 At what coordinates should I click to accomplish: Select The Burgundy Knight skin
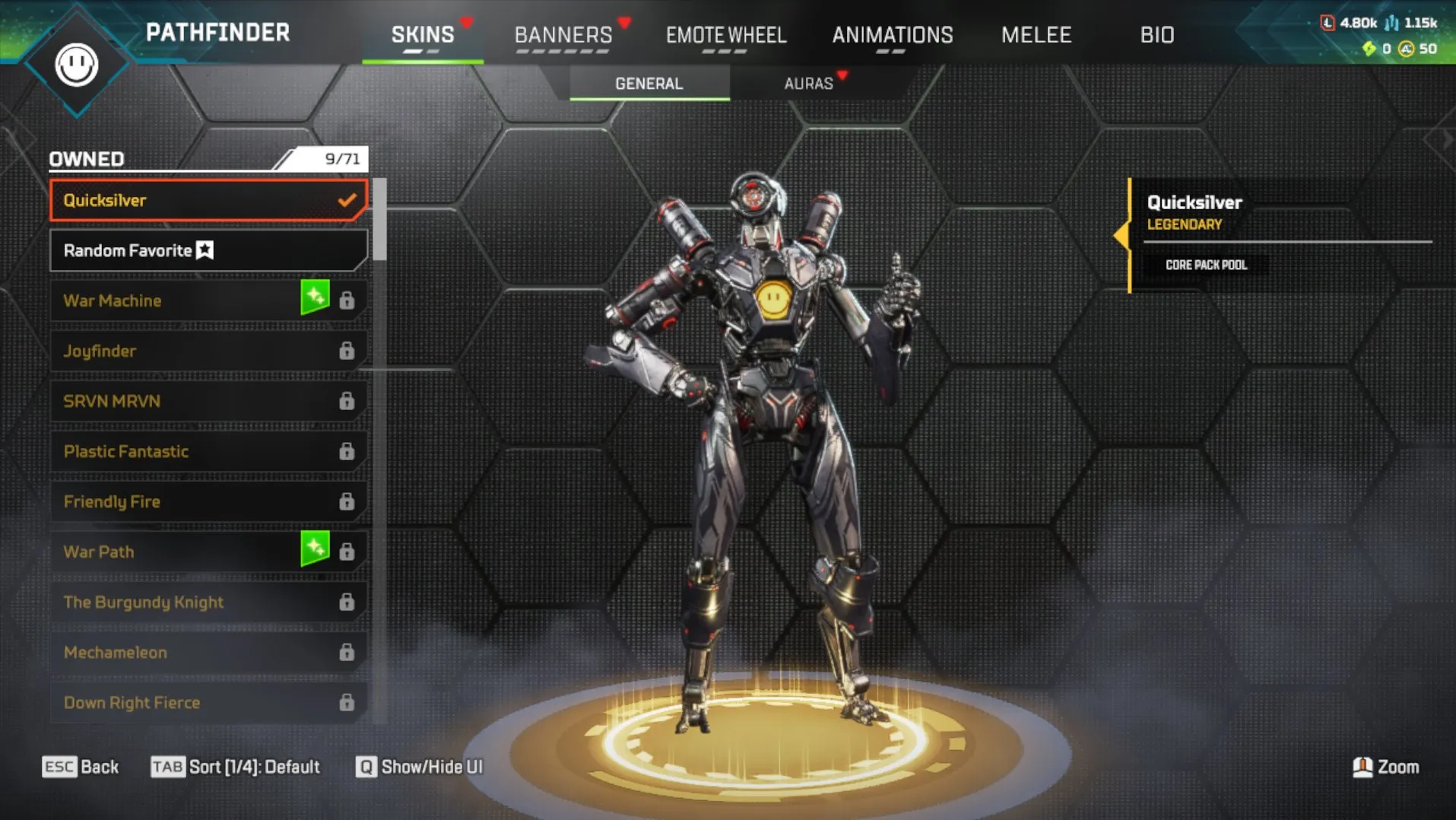(x=143, y=601)
